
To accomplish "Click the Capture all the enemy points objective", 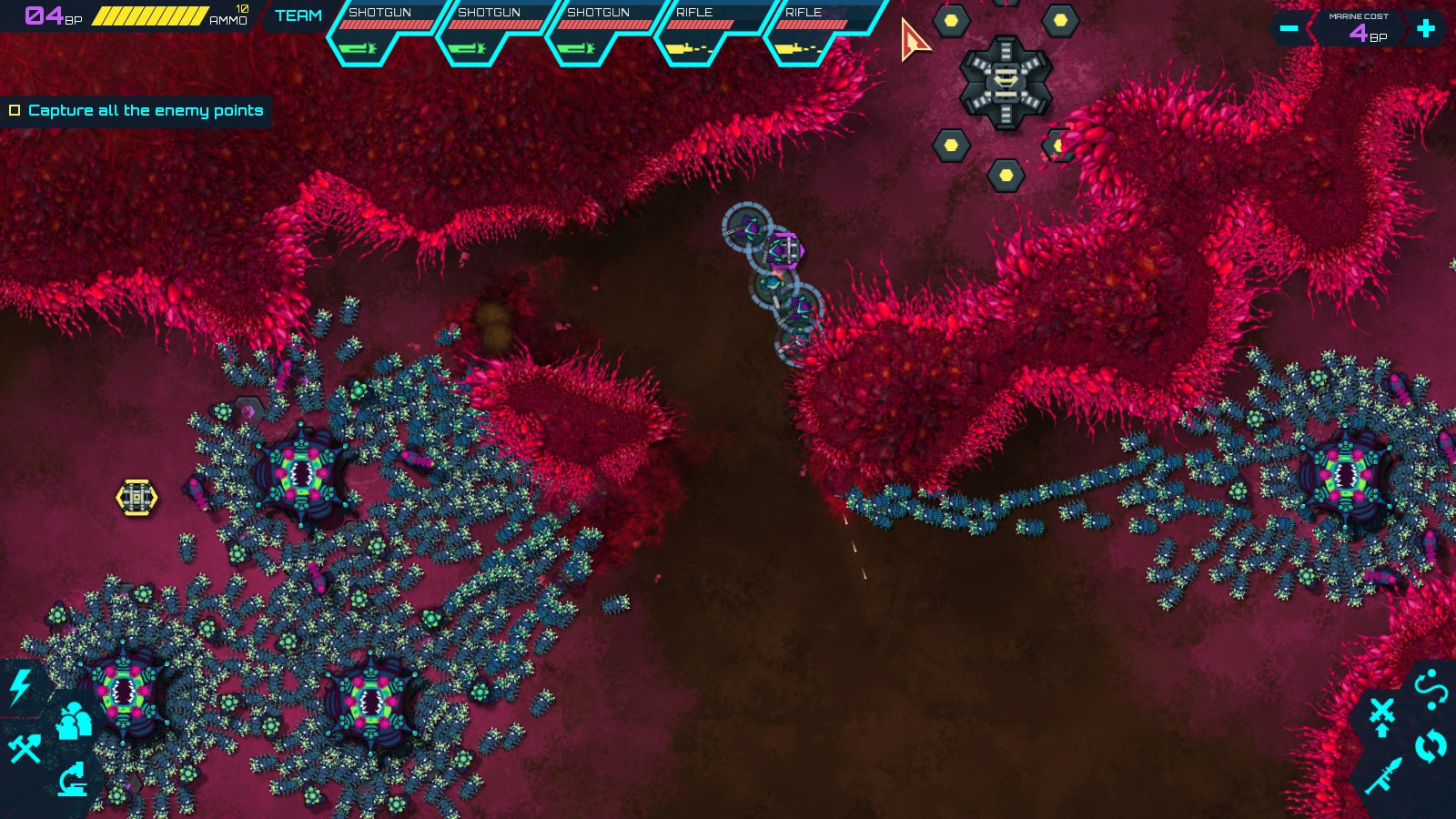I will pos(146,109).
